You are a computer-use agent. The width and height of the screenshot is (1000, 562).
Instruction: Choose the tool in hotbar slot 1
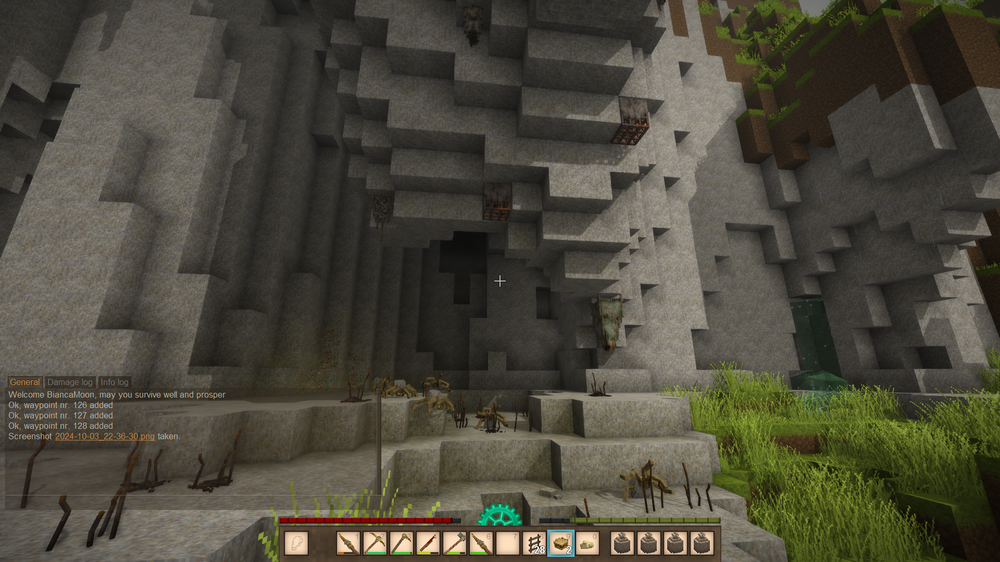tap(348, 543)
